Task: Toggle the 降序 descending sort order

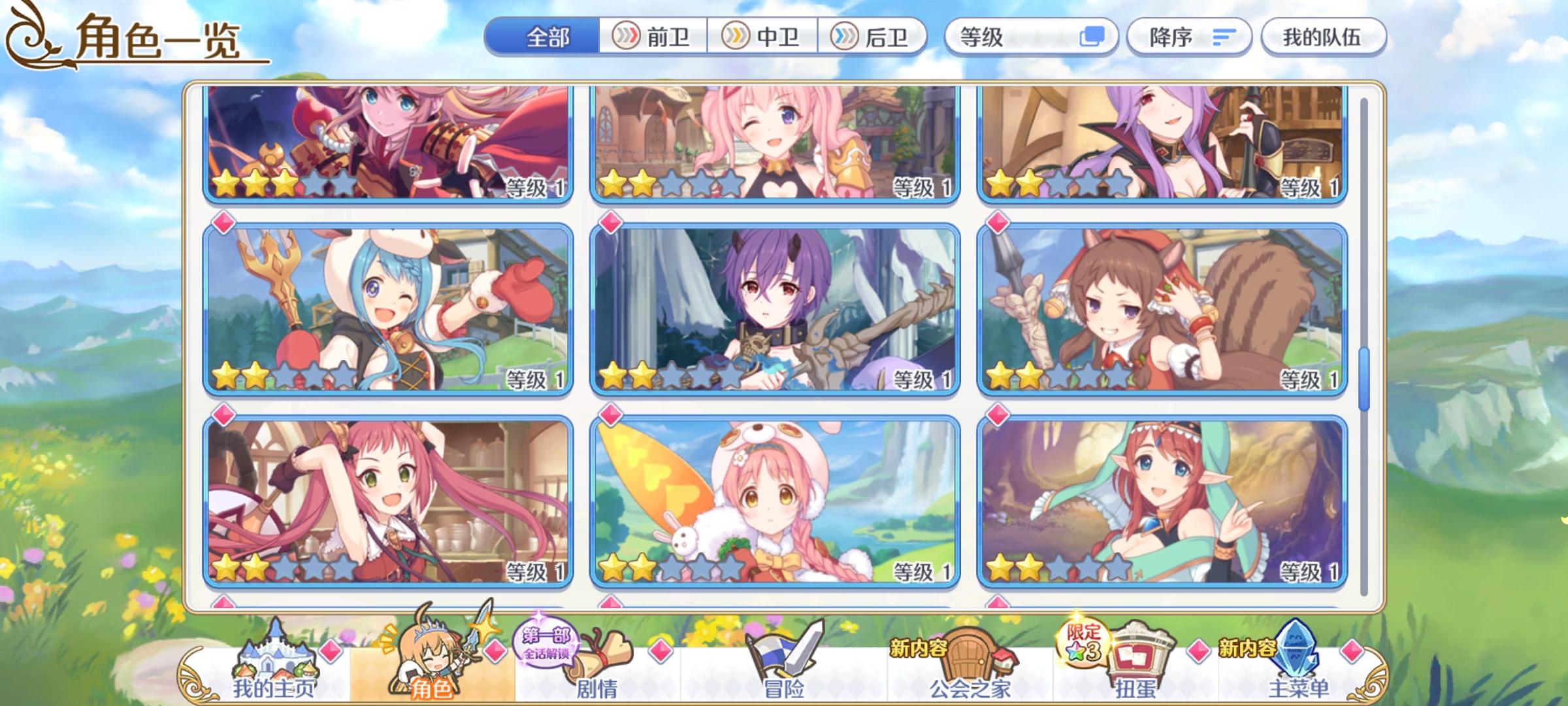Action: tap(1189, 37)
